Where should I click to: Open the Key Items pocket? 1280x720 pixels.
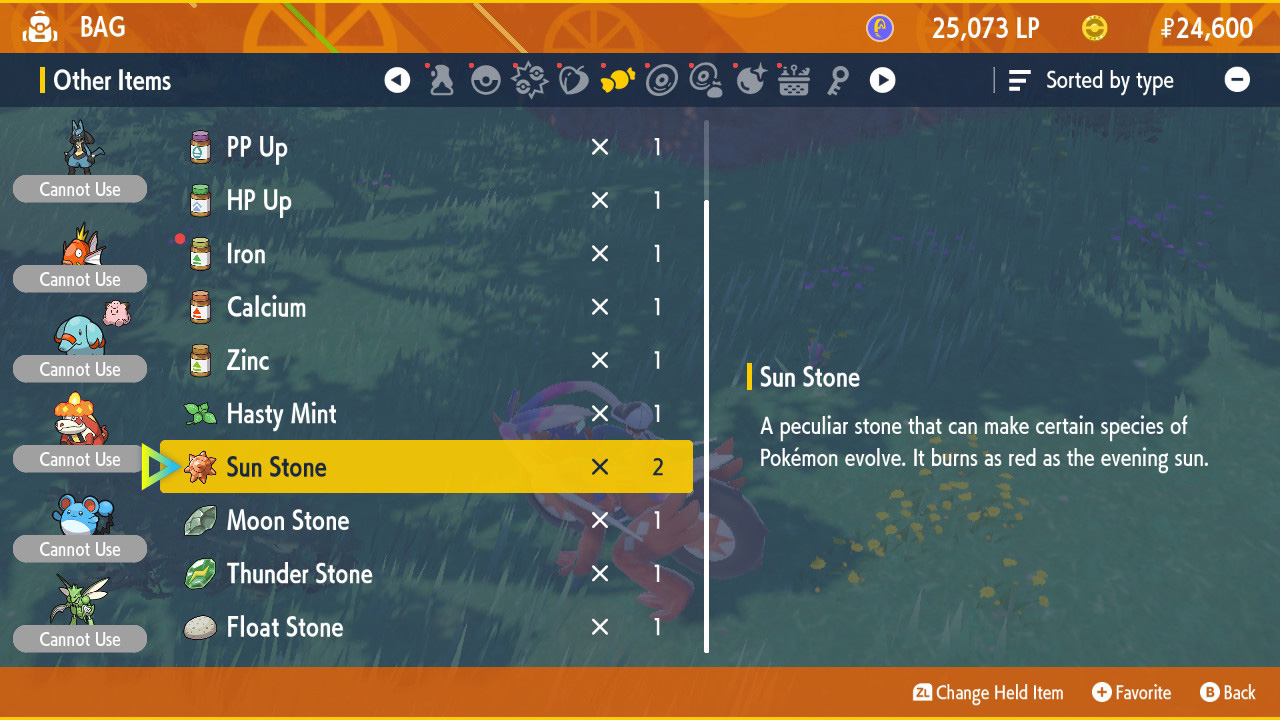837,80
